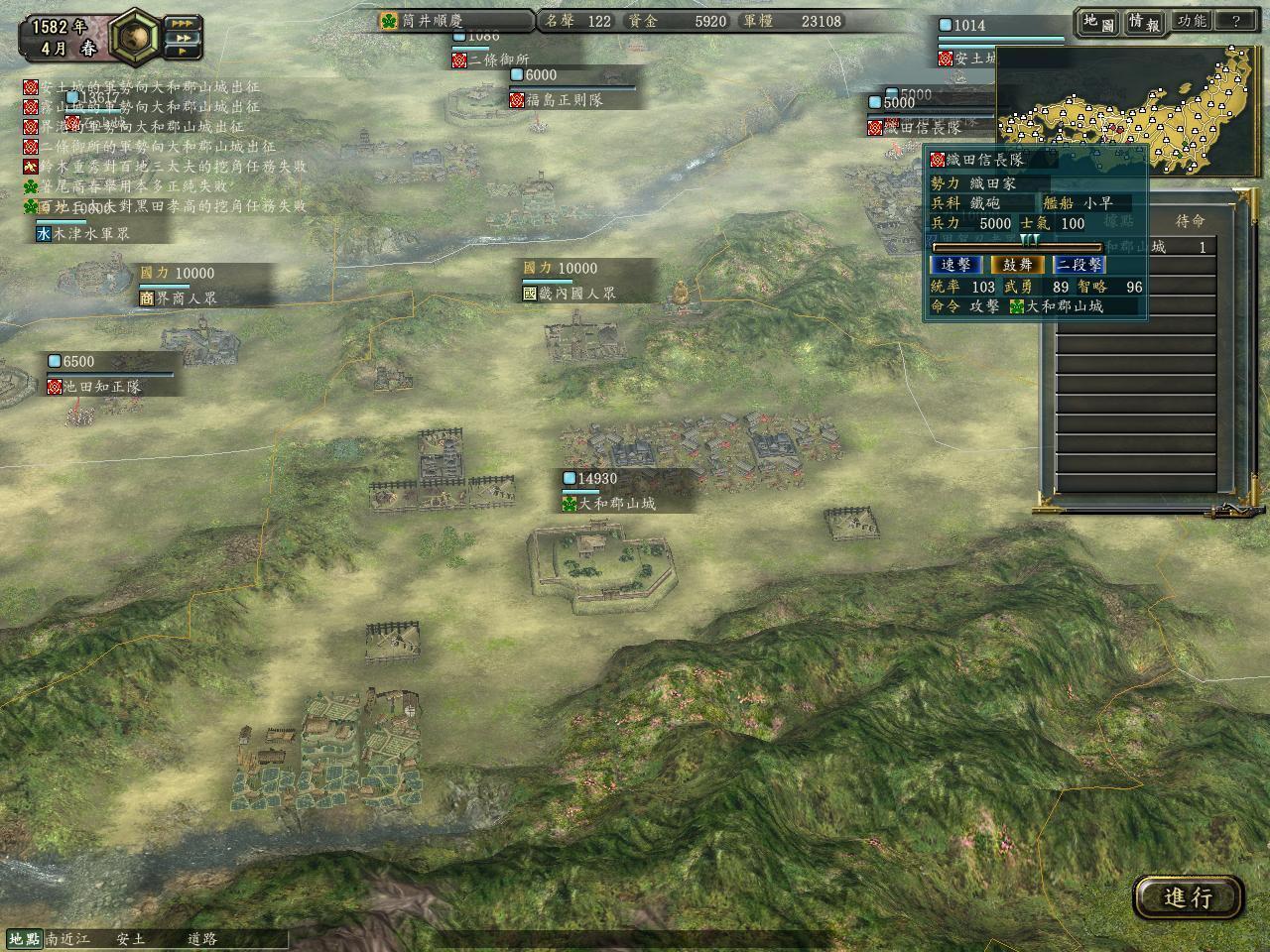
Task: Set game speed to triple-arrow fastest
Action: 183,23
